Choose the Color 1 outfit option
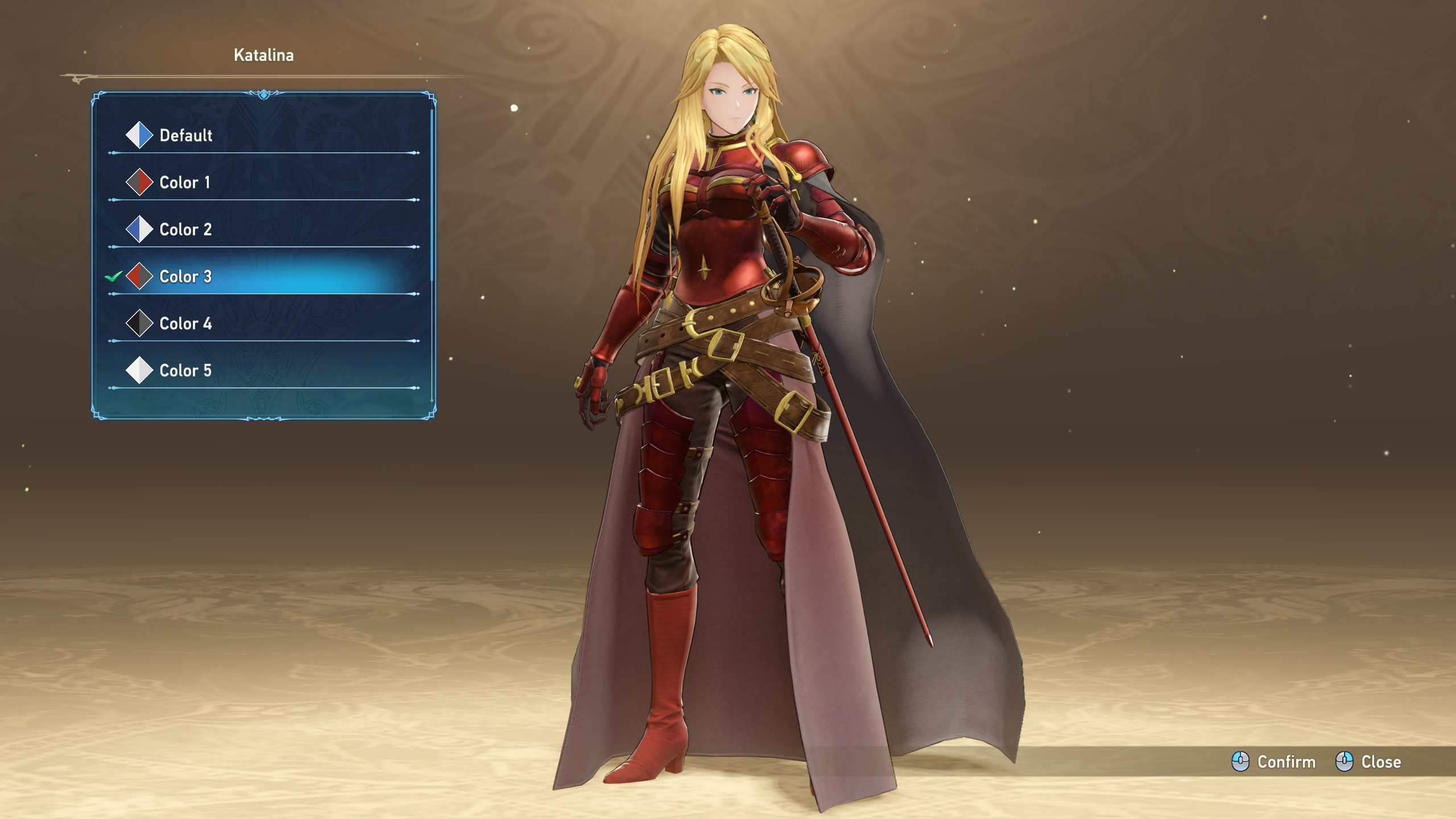This screenshot has height=819, width=1456. click(x=184, y=183)
